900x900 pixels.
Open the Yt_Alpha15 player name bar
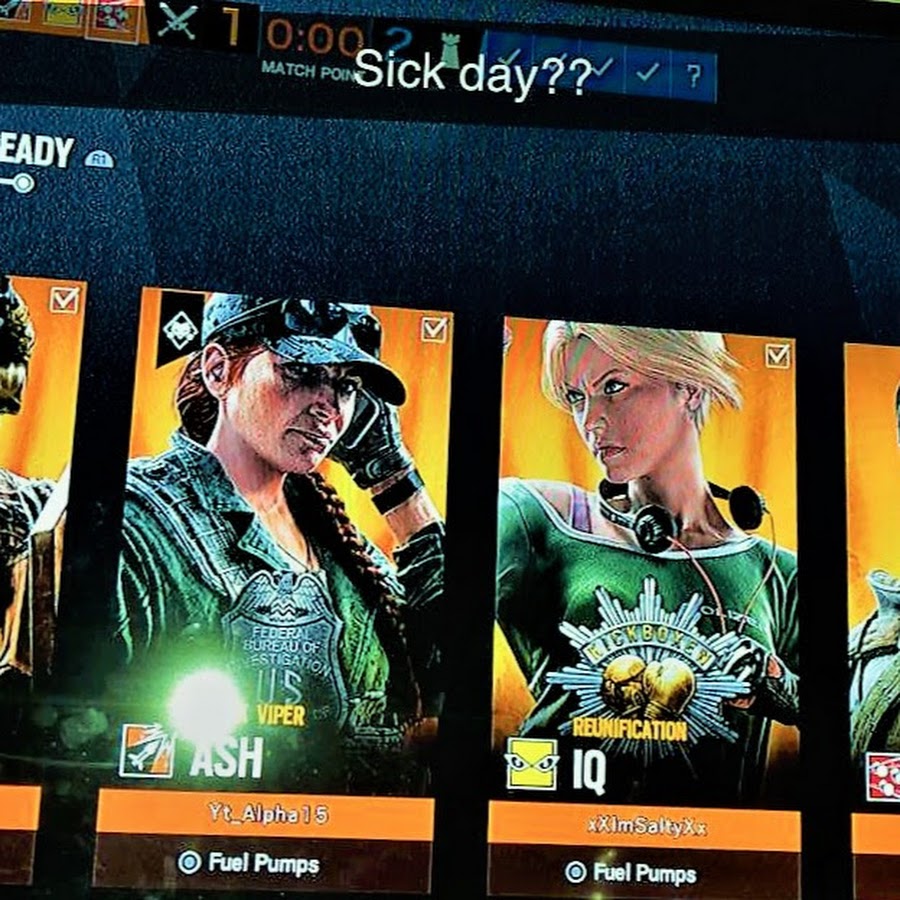(266, 815)
